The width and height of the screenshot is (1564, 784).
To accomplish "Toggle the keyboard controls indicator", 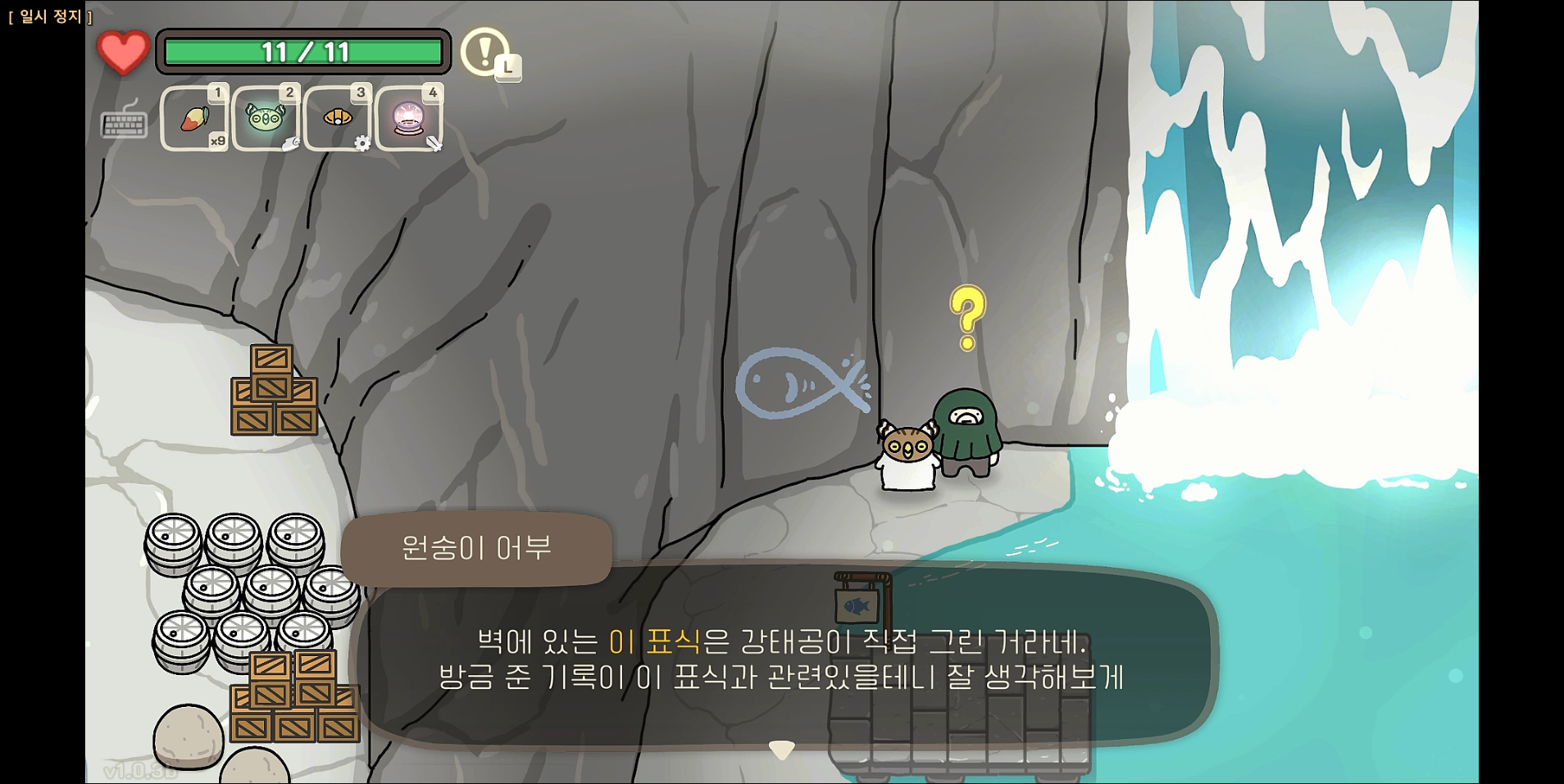I will point(123,123).
